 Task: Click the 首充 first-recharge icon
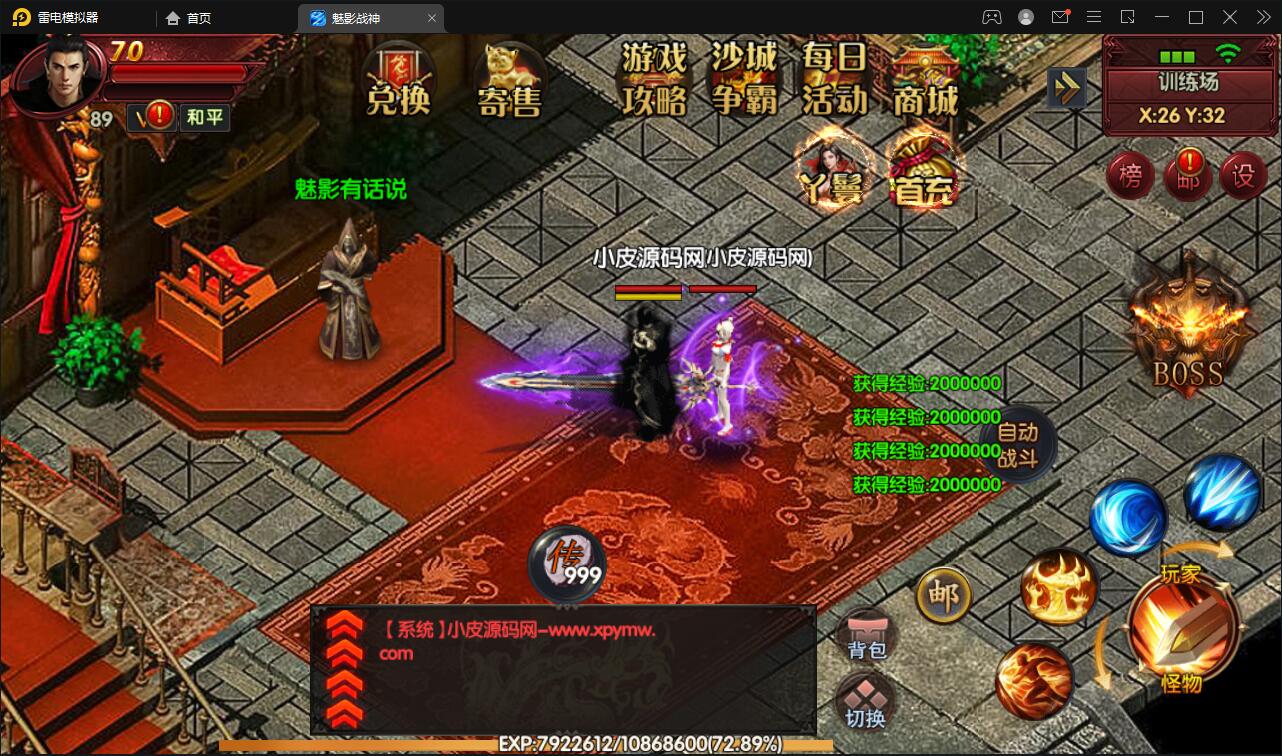922,170
